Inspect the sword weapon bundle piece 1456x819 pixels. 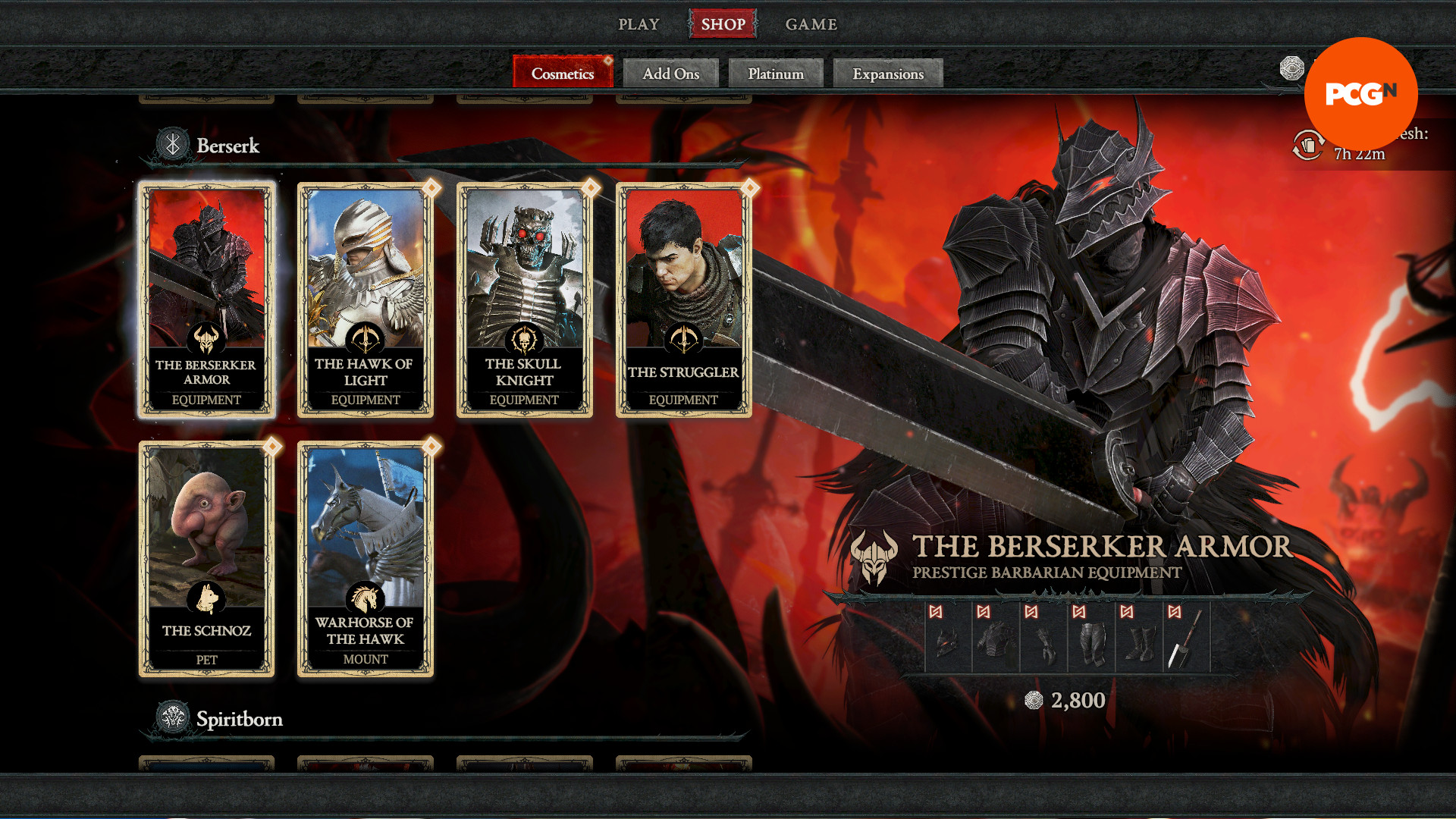(1186, 639)
